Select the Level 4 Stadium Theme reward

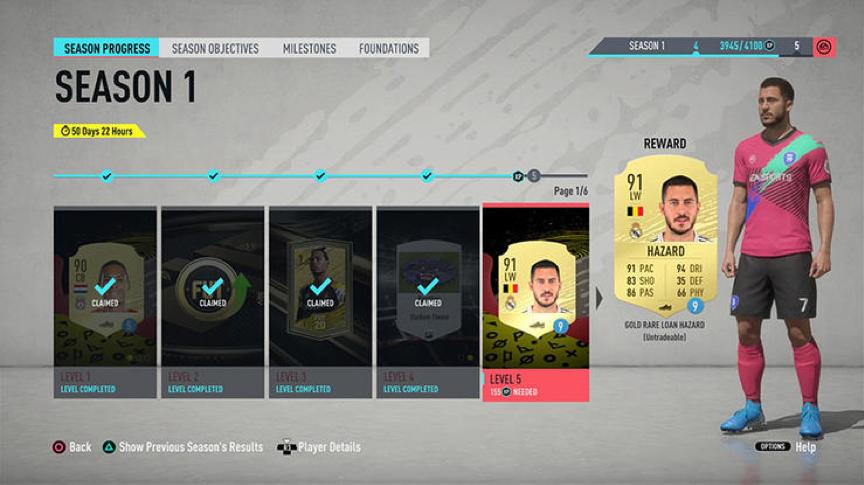click(427, 301)
